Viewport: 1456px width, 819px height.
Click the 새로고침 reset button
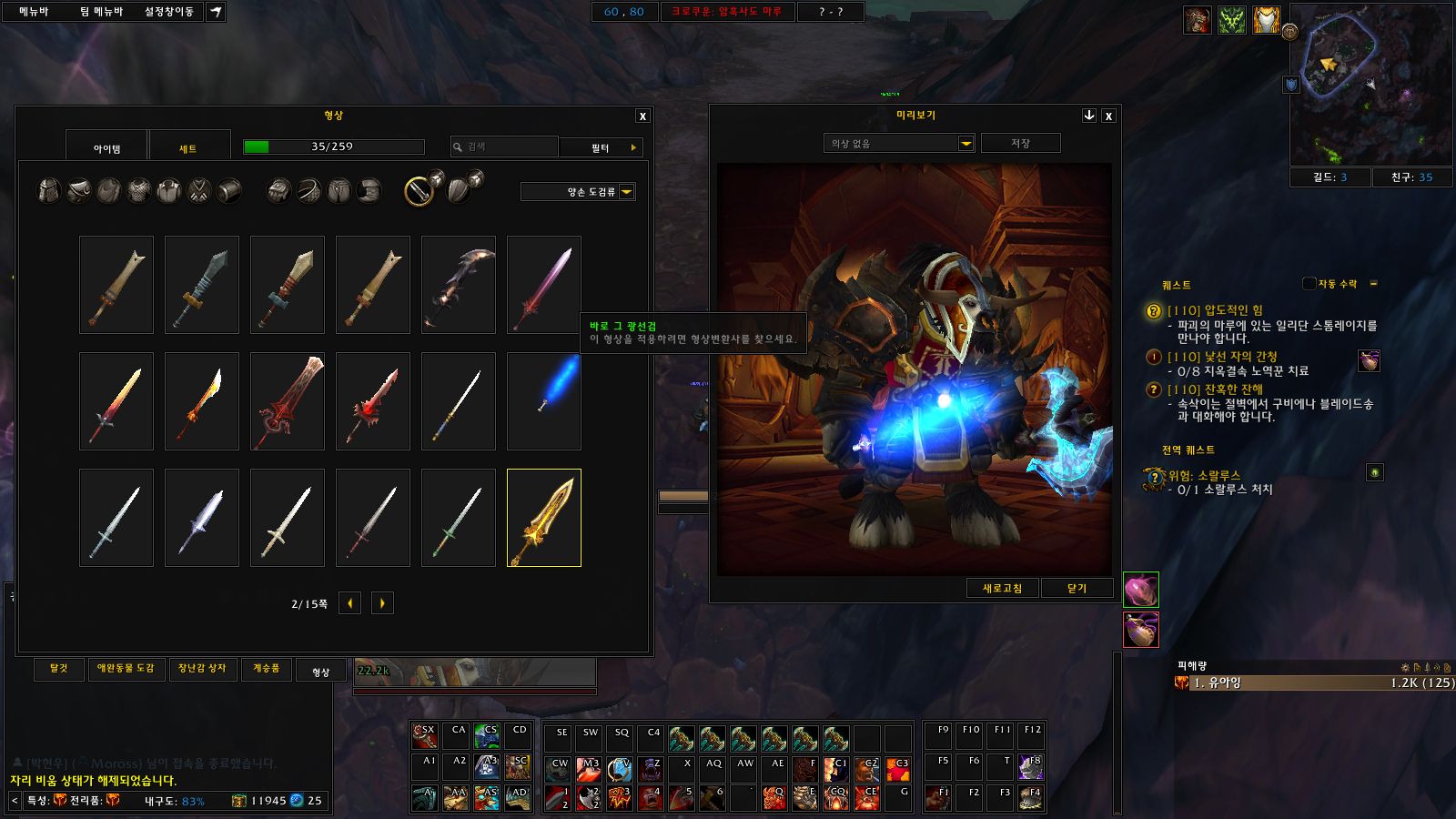1002,589
